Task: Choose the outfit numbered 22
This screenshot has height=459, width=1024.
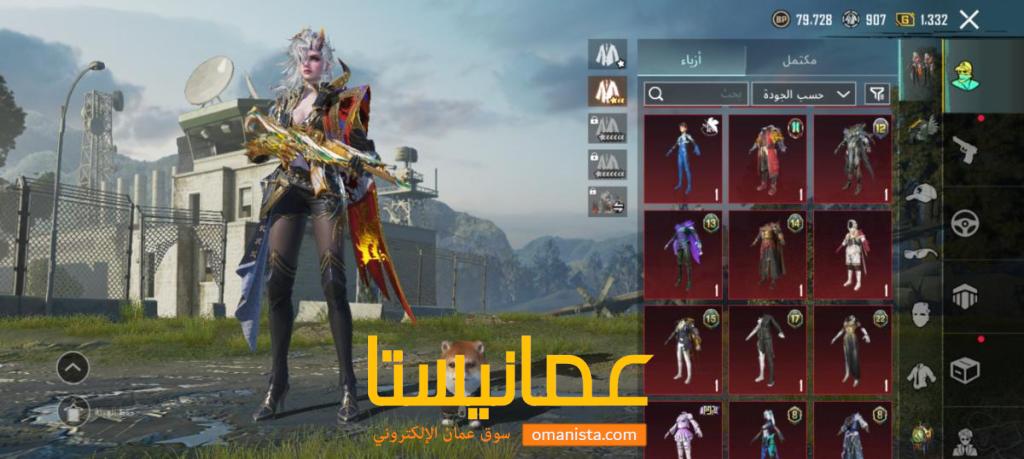Action: [x=852, y=350]
